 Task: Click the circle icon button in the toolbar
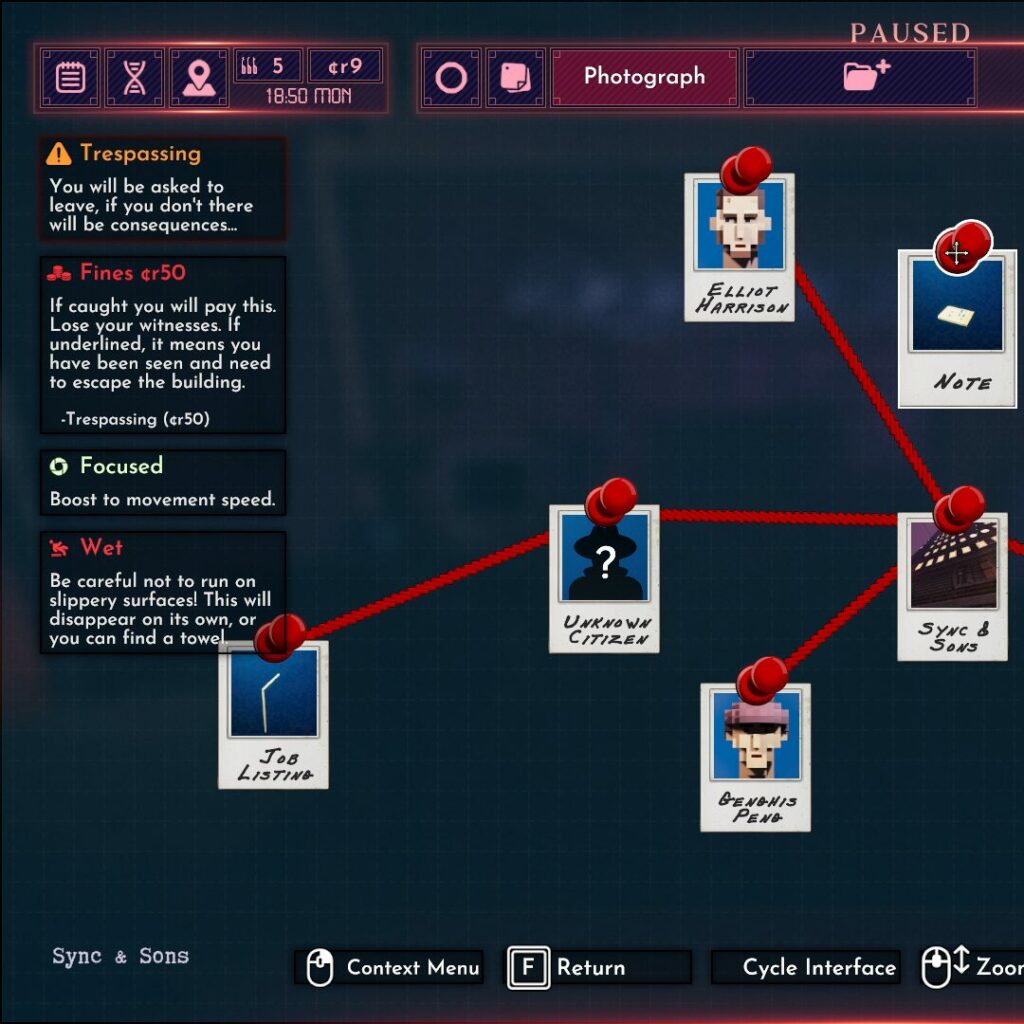coord(451,77)
